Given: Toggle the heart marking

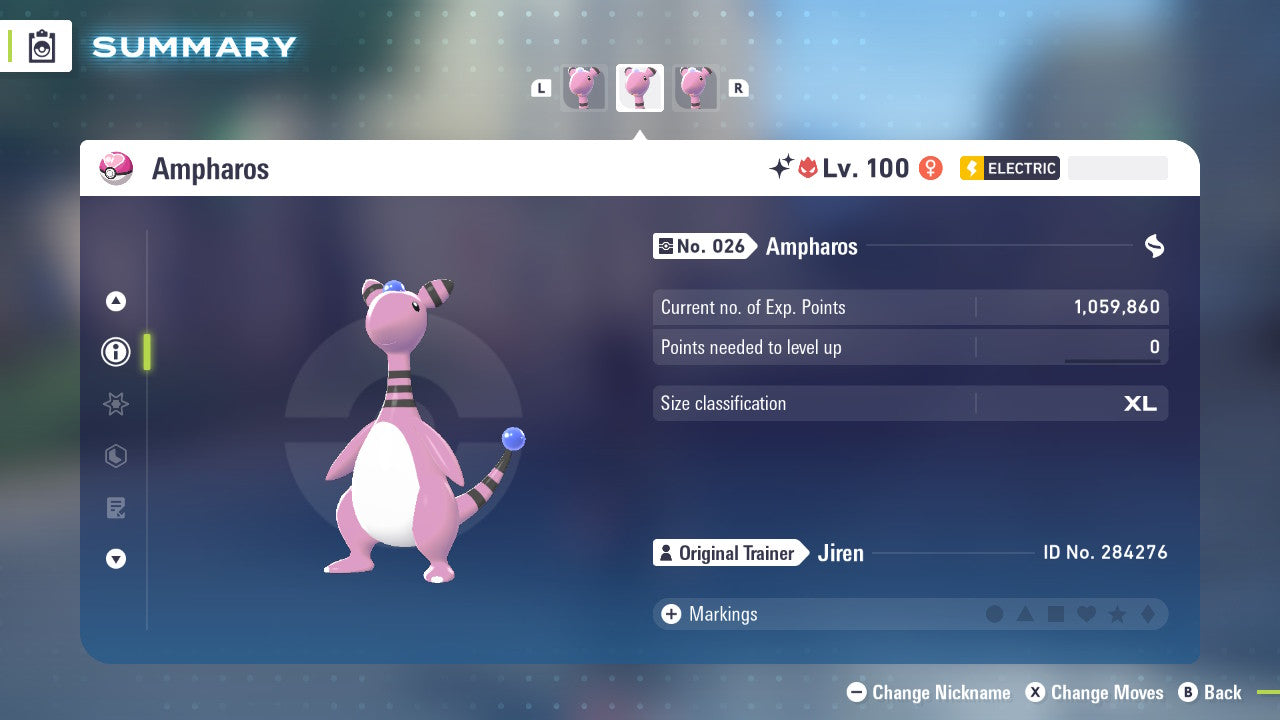Looking at the screenshot, I should [1086, 614].
